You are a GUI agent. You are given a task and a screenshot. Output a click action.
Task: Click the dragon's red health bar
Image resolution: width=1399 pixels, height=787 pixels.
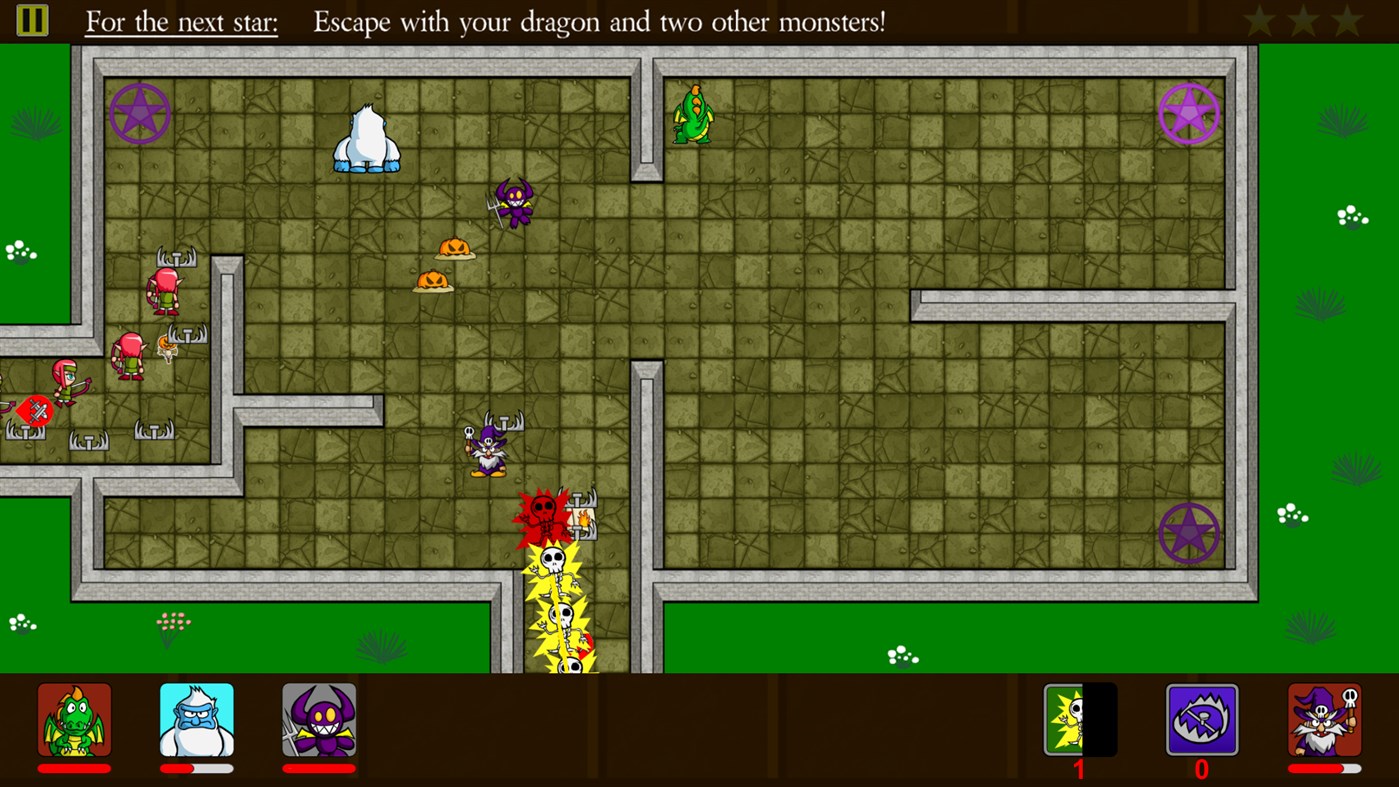74,767
